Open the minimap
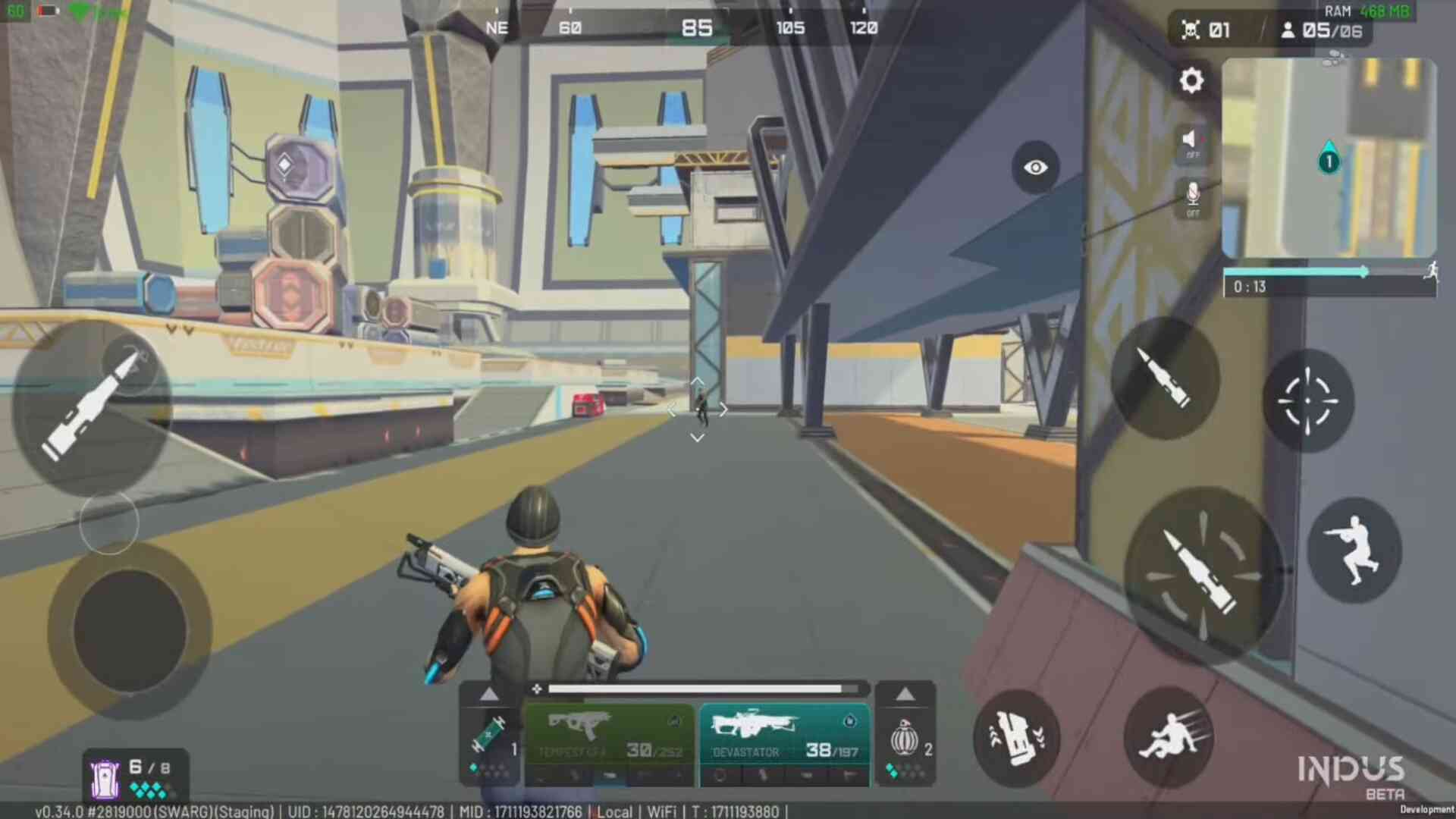The height and width of the screenshot is (819, 1456). (1329, 158)
